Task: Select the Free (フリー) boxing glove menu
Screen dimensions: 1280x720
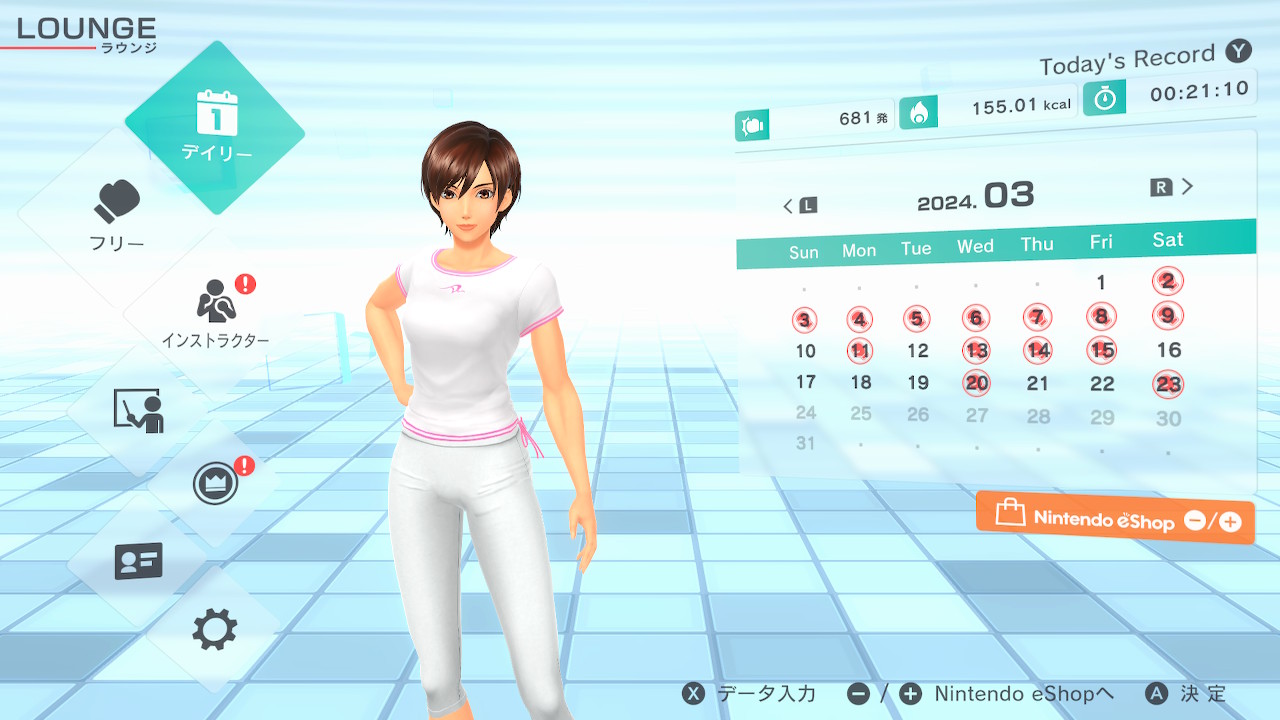Action: pos(118,215)
